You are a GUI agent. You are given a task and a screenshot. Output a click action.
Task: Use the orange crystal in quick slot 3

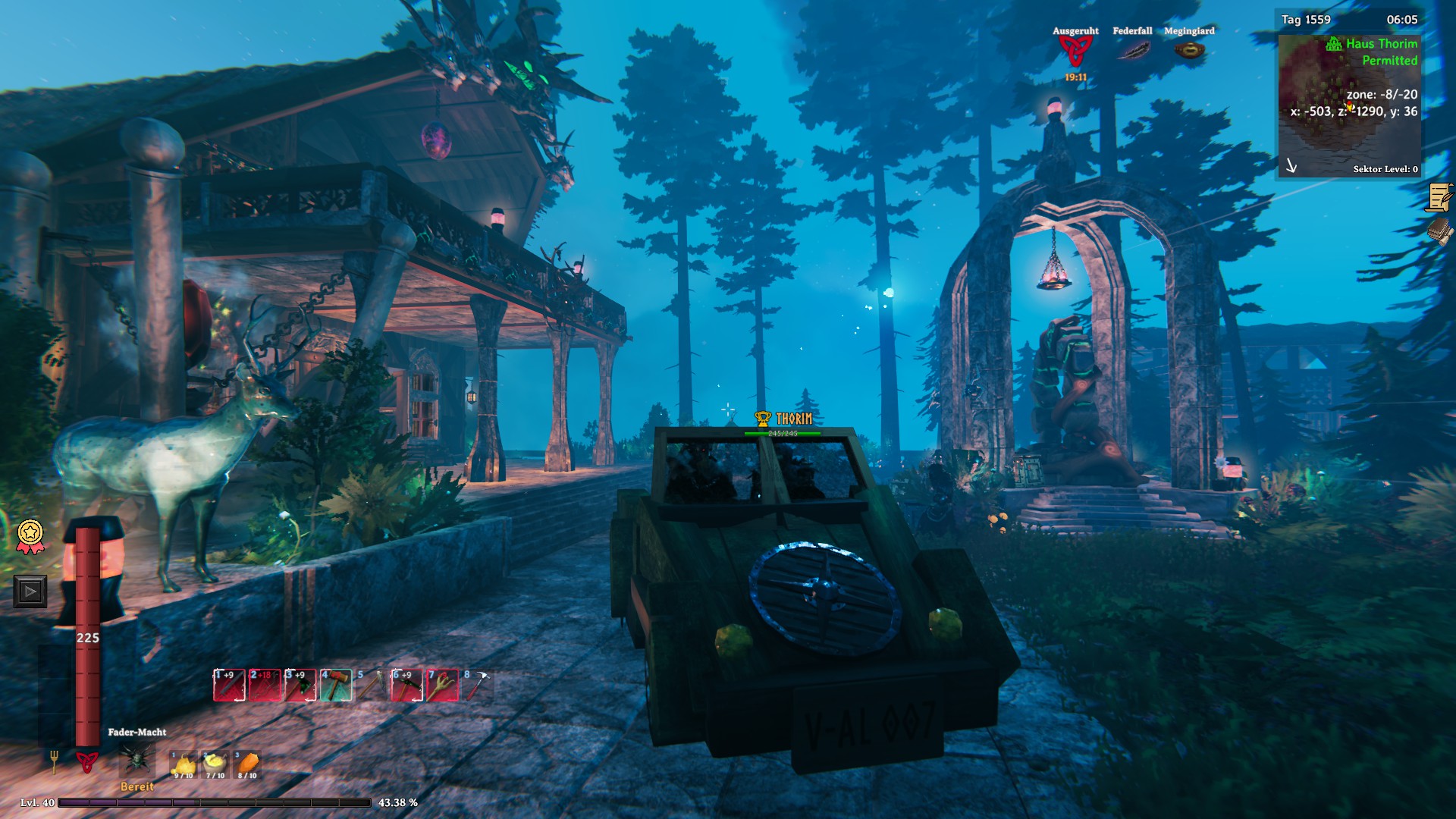point(247,765)
